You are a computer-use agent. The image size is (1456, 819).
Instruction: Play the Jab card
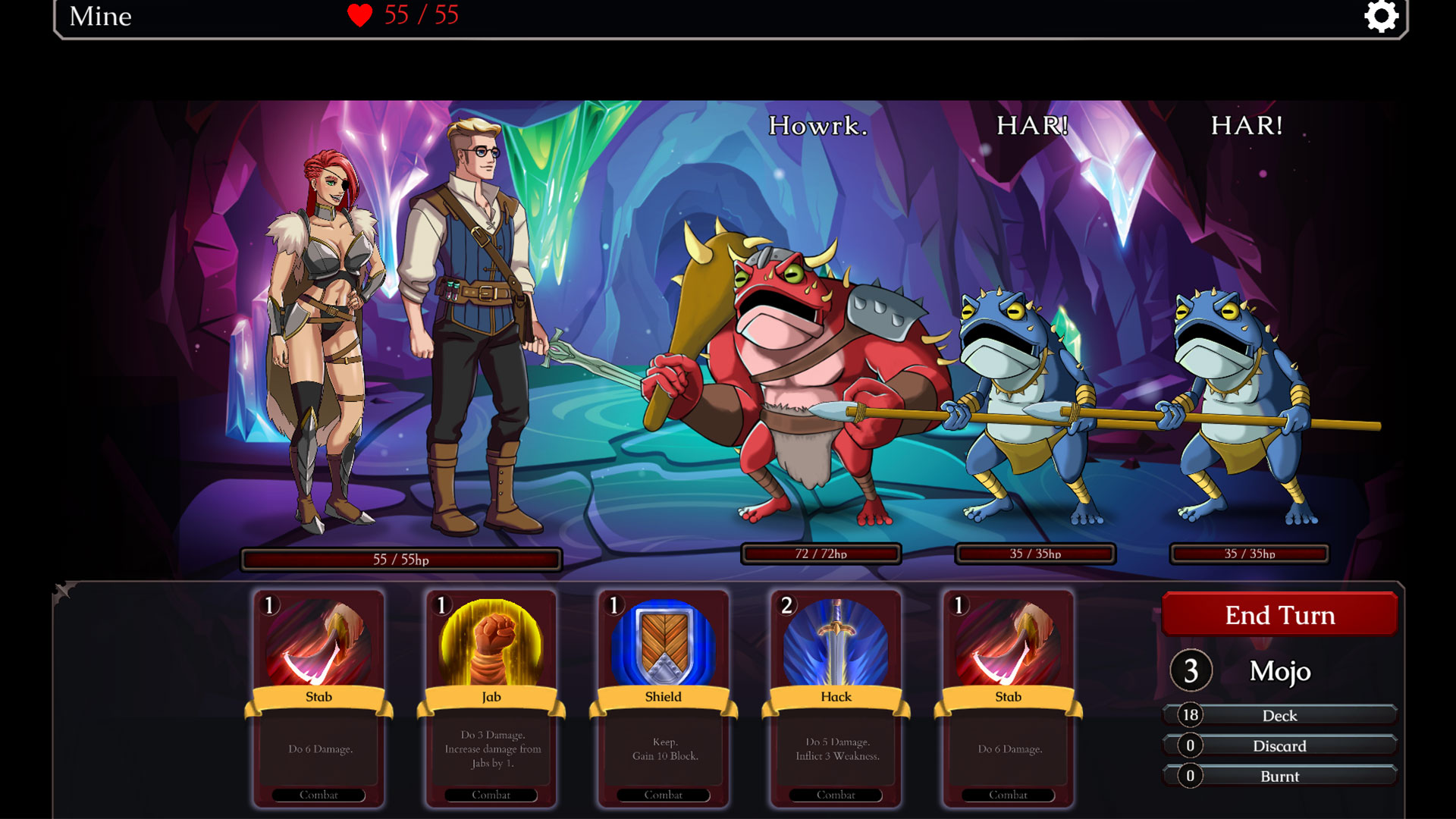tap(491, 698)
